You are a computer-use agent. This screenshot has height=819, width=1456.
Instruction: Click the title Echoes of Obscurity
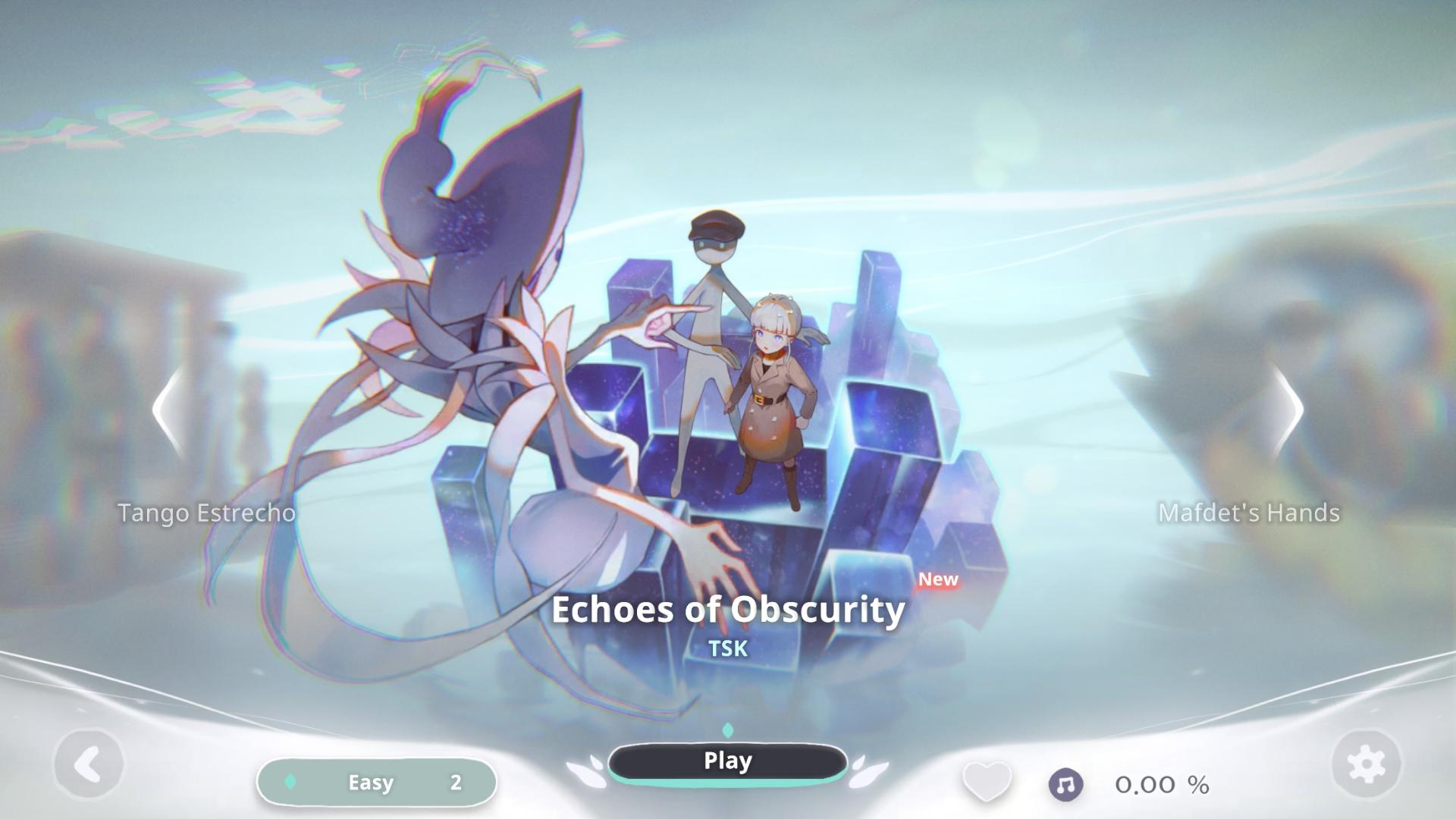point(728,610)
